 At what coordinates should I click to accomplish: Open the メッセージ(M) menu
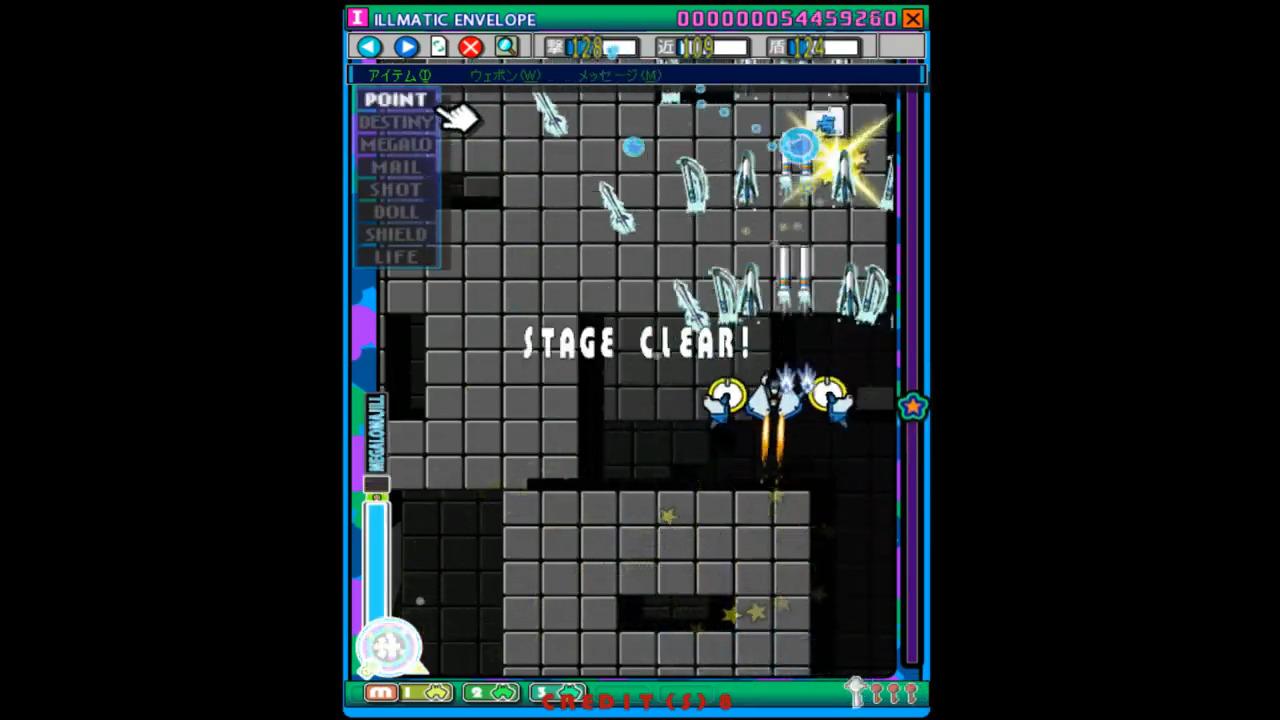(618, 75)
